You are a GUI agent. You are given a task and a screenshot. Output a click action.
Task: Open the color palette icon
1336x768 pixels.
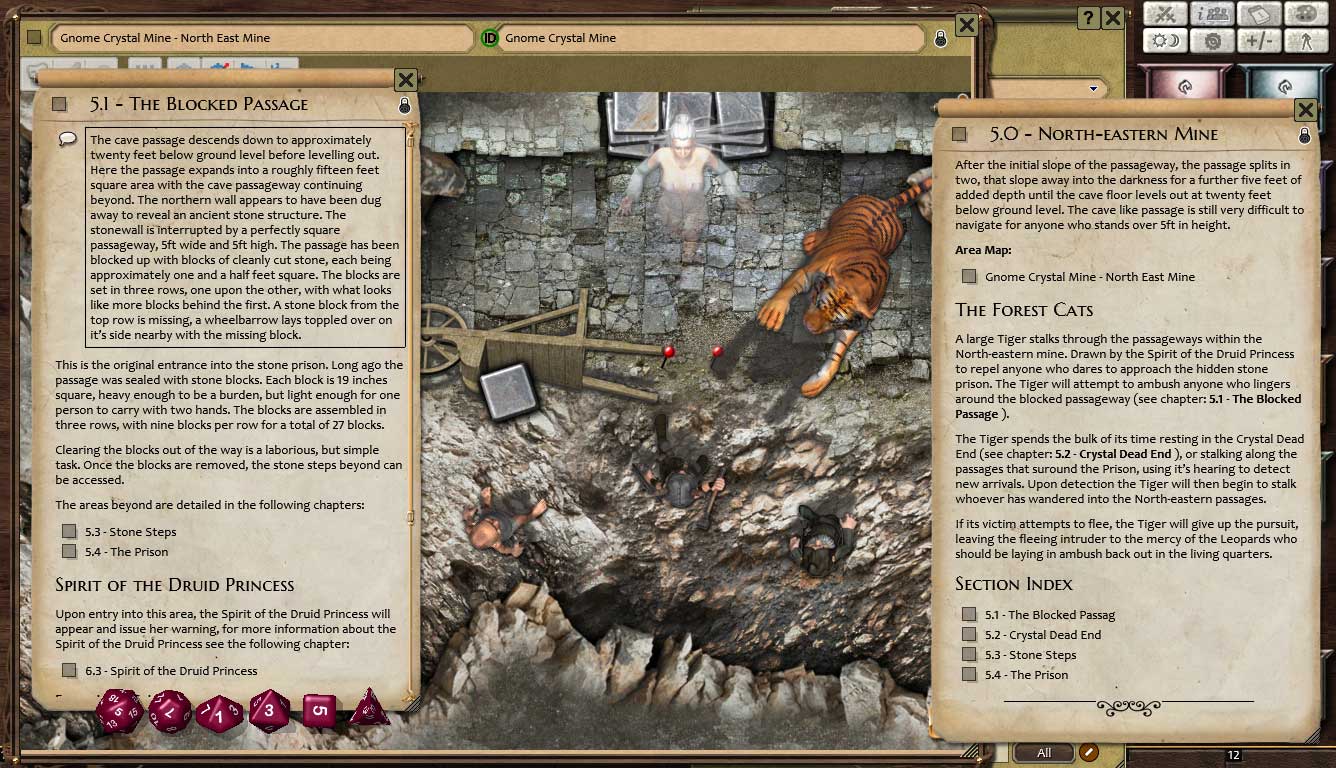tap(1306, 14)
